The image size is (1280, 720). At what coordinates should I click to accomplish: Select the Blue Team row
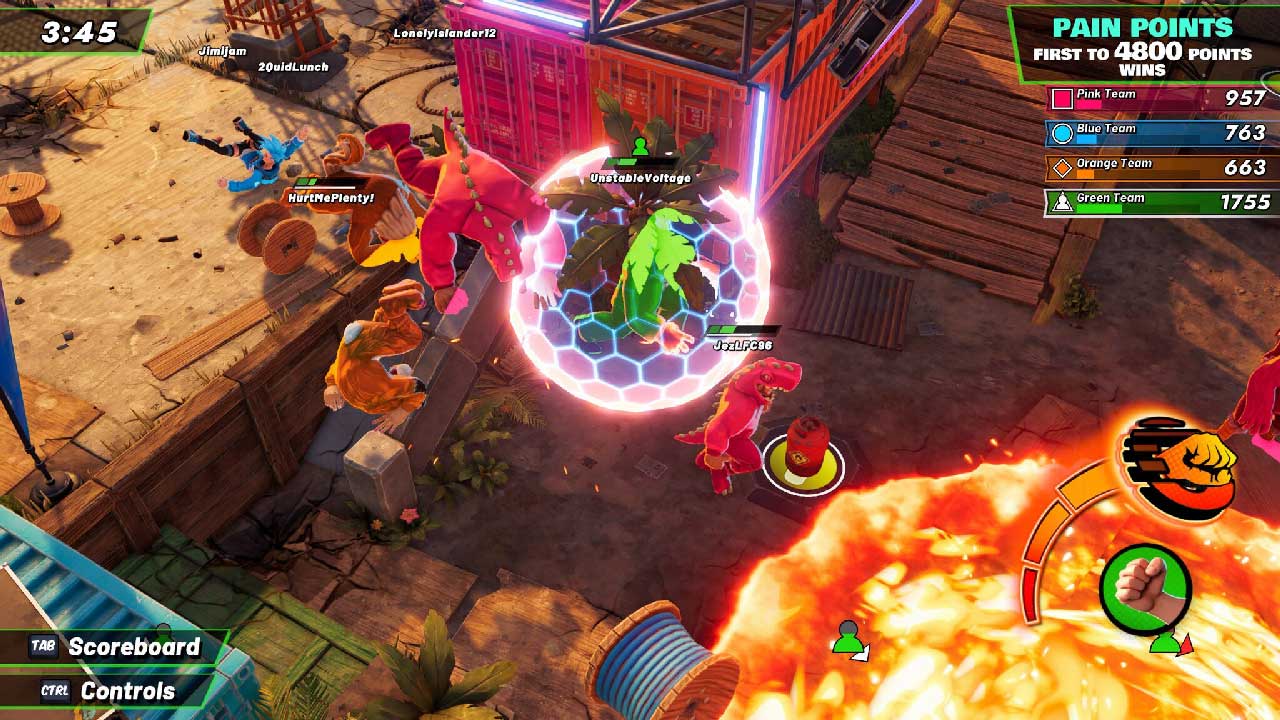pyautogui.click(x=1159, y=133)
